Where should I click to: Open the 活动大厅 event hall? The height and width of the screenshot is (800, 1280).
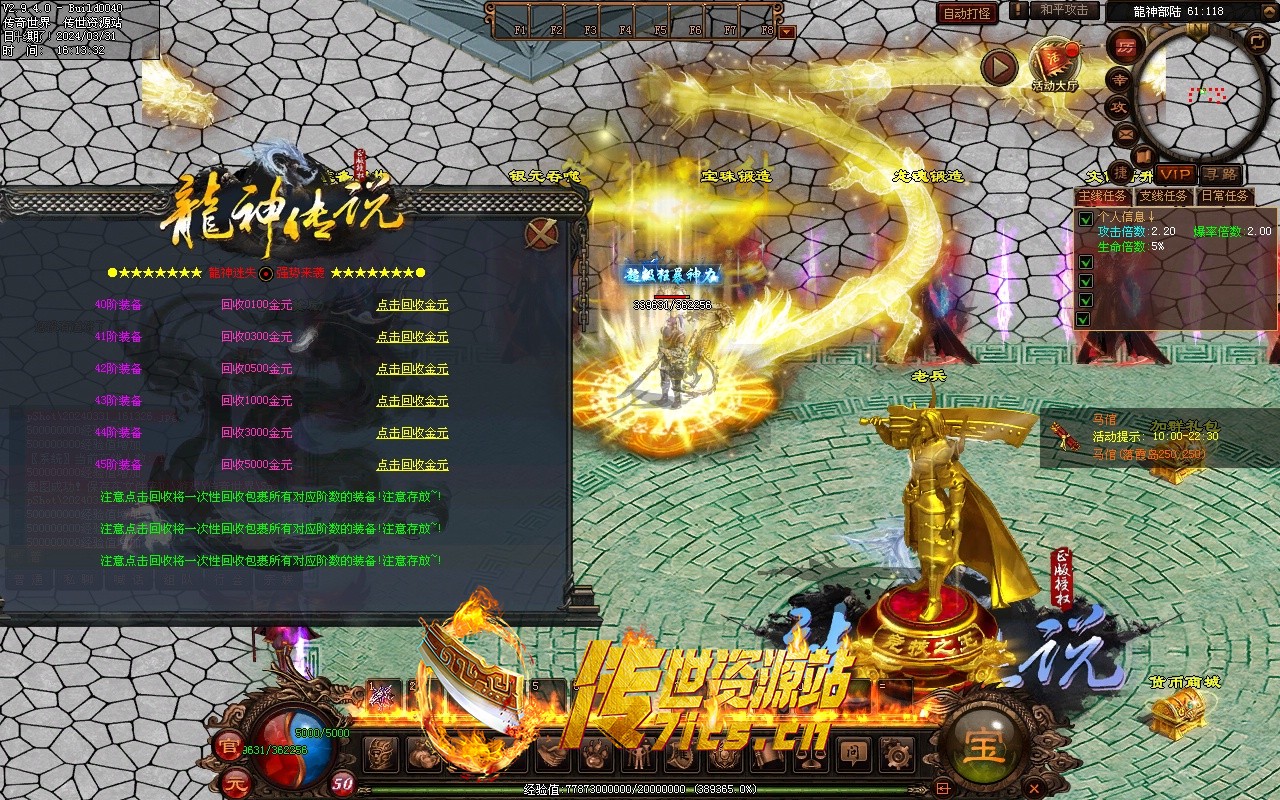(x=1055, y=64)
